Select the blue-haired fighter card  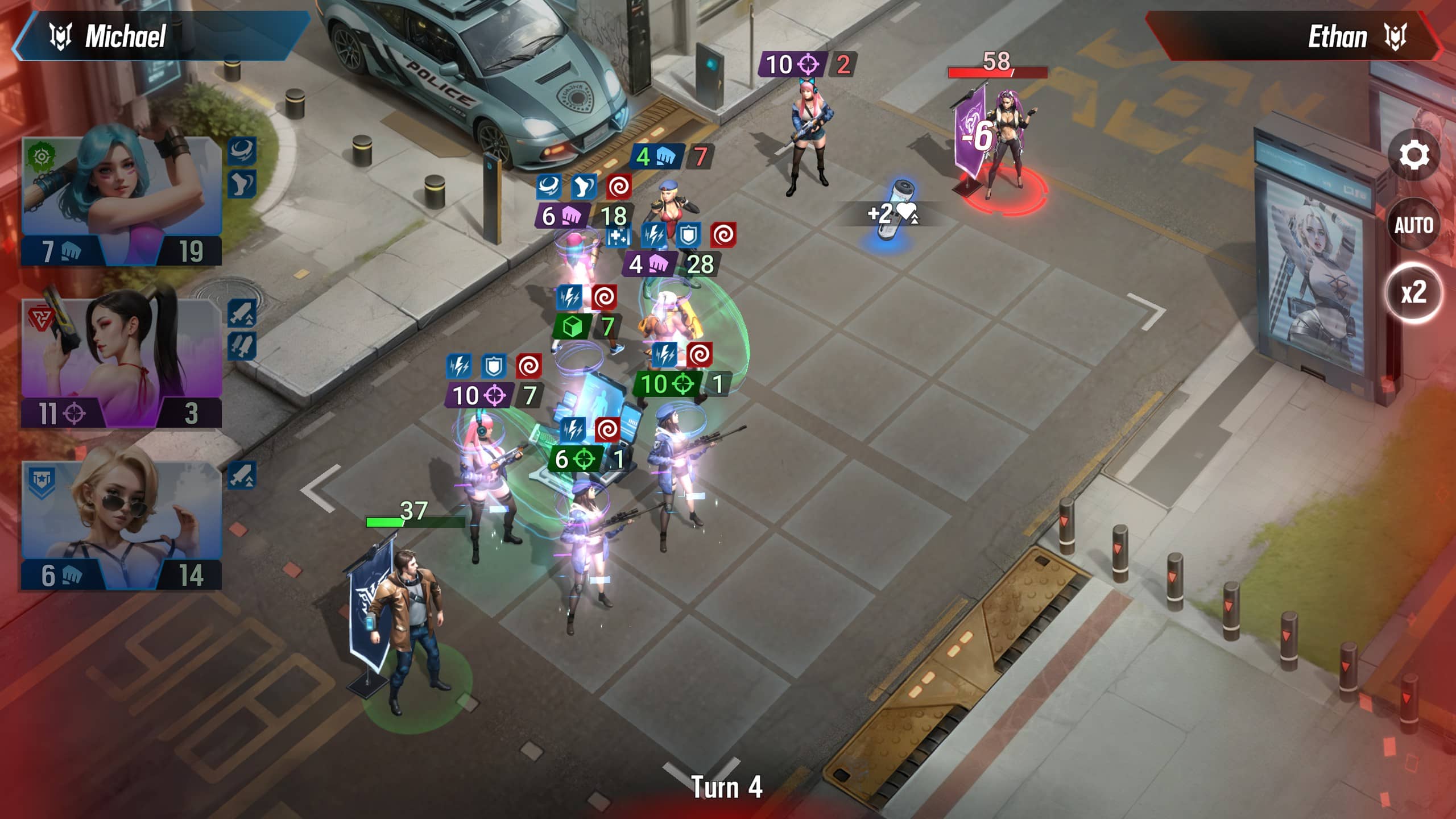[121, 201]
